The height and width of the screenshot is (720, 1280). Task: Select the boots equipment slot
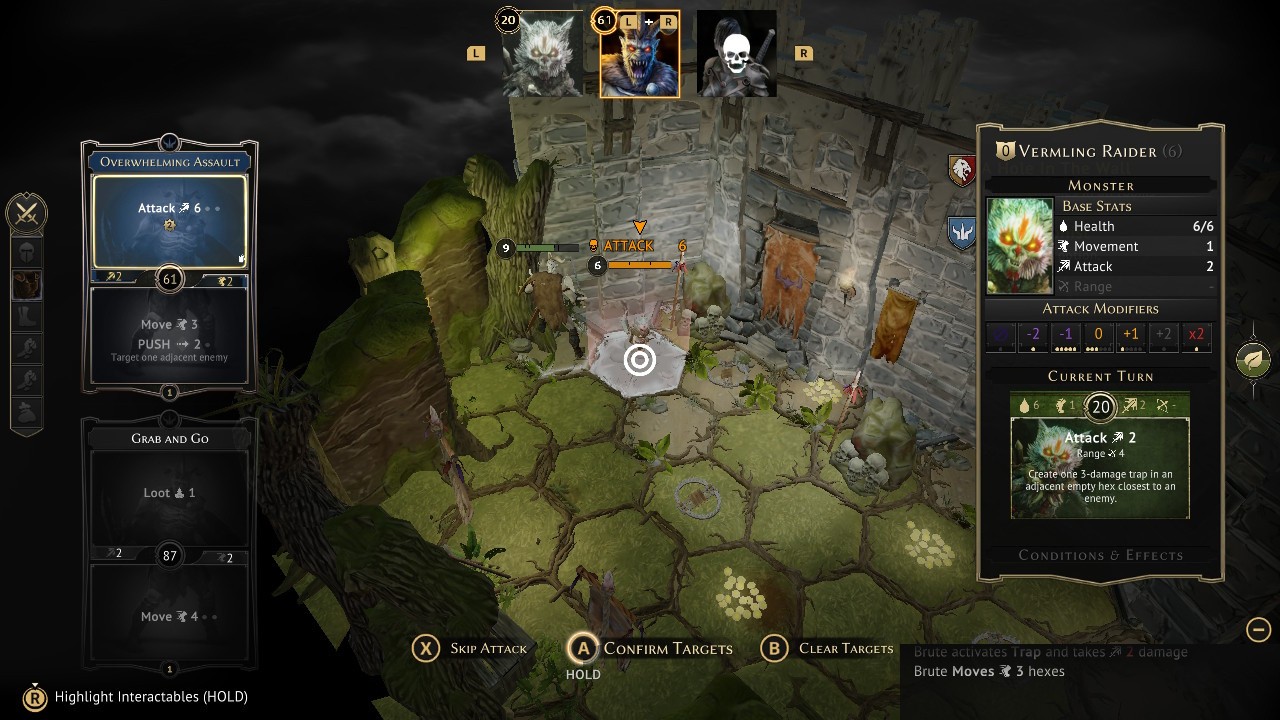(27, 317)
